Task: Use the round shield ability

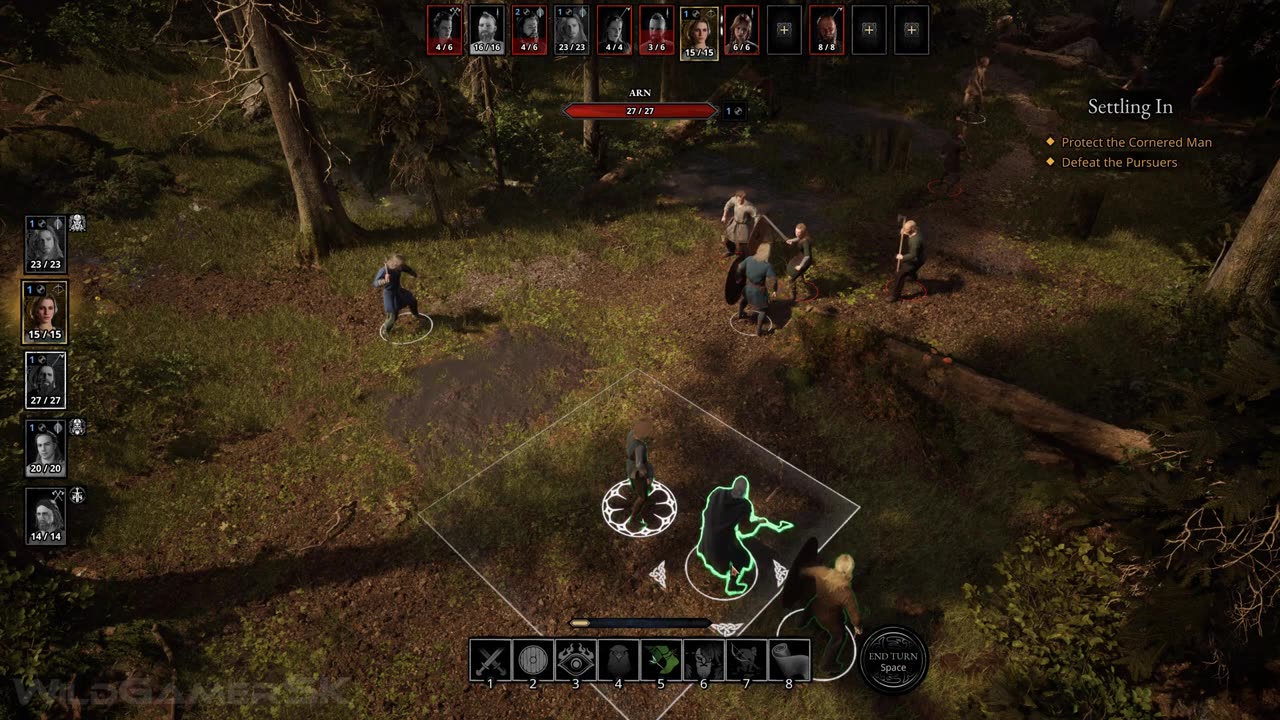Action: (533, 660)
